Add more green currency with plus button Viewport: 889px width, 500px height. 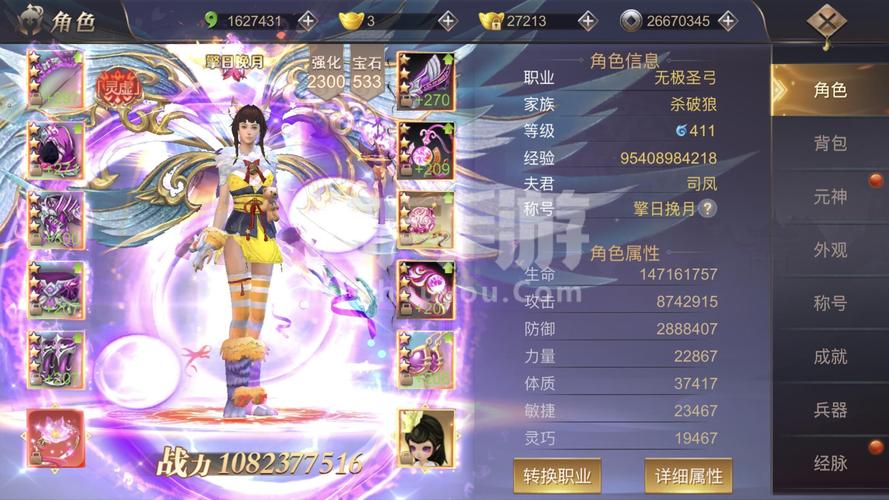[307, 20]
